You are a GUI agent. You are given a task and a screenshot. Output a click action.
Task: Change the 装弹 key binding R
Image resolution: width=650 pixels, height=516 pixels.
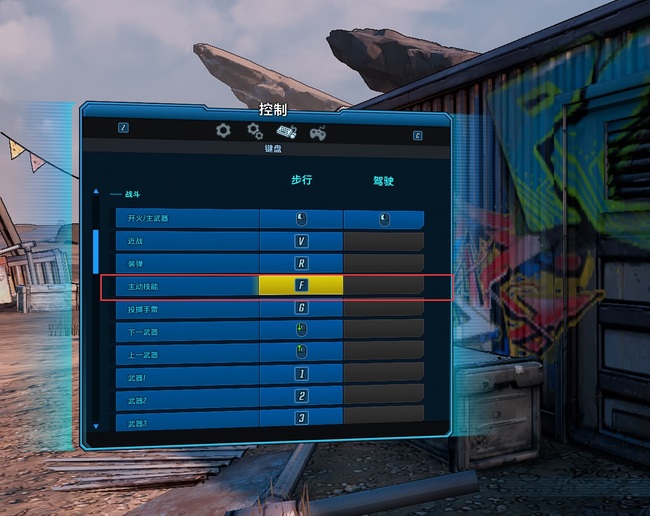coord(301,264)
